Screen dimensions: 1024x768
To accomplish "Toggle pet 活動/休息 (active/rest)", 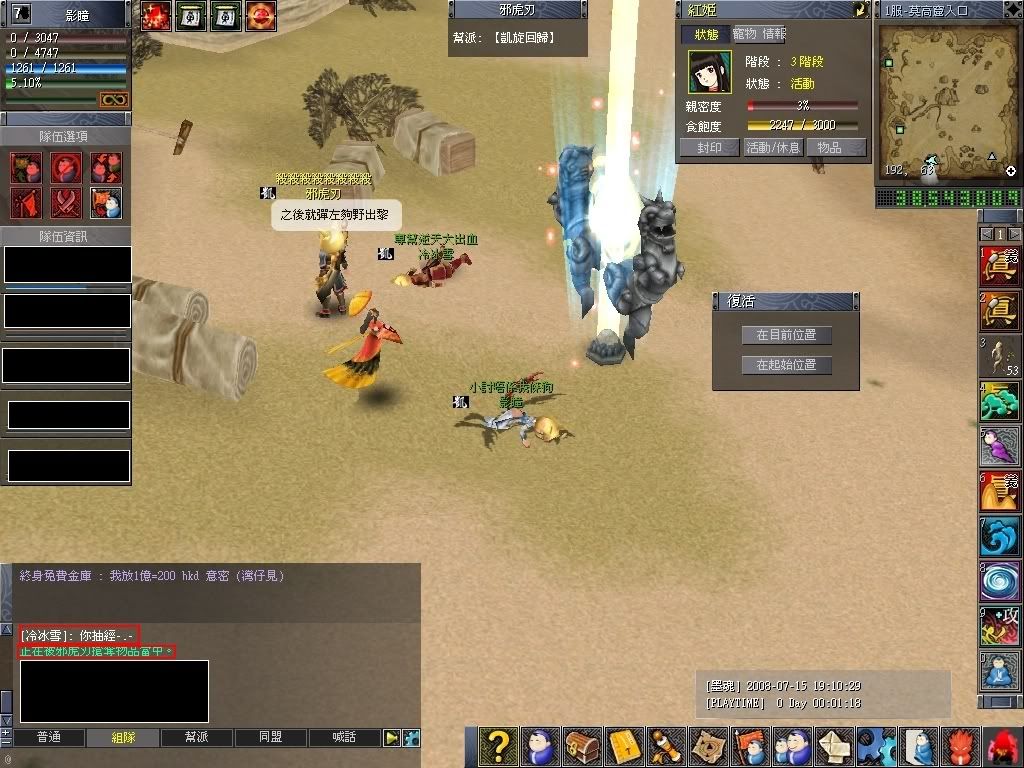I will 771,147.
